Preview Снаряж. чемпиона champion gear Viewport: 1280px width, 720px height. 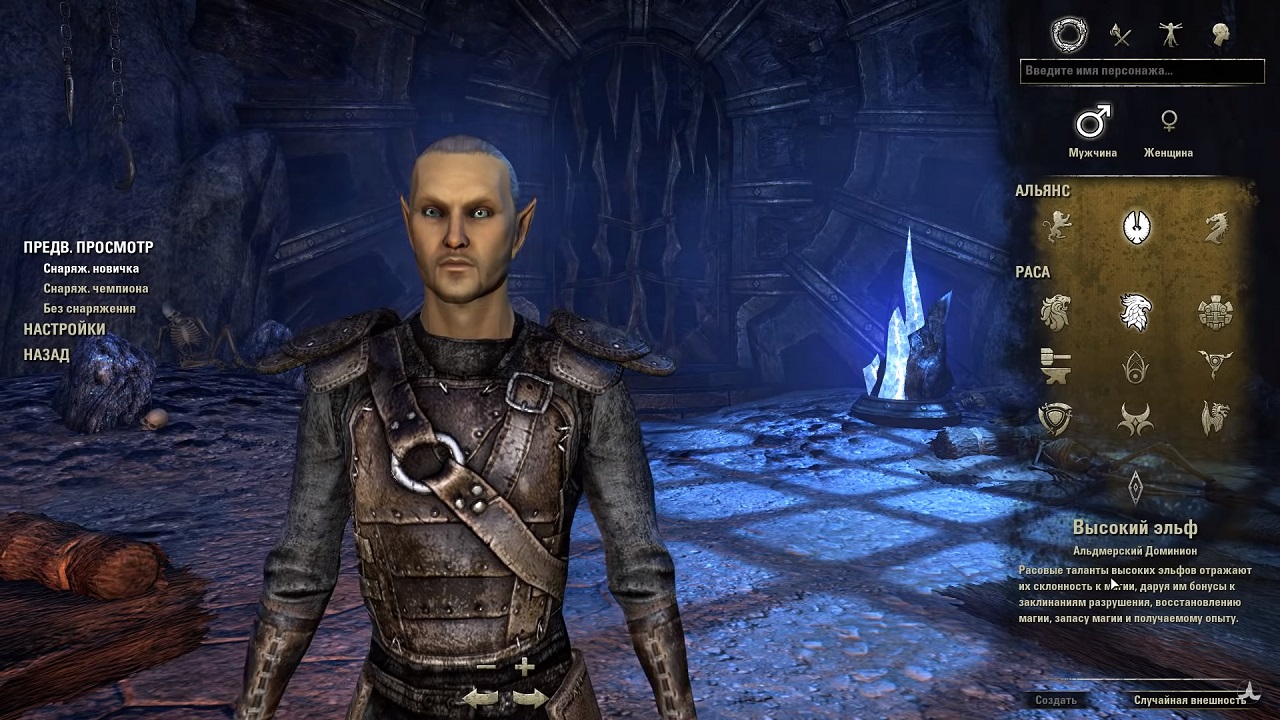click(95, 289)
